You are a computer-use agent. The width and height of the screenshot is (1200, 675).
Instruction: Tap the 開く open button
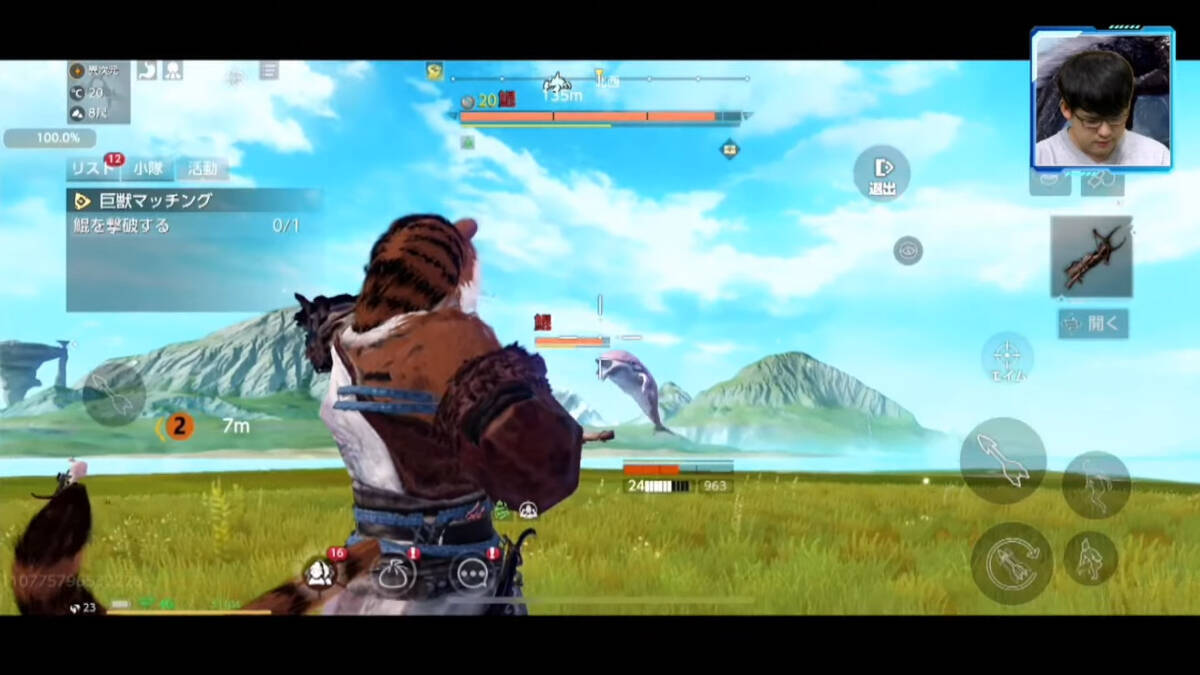click(1093, 323)
